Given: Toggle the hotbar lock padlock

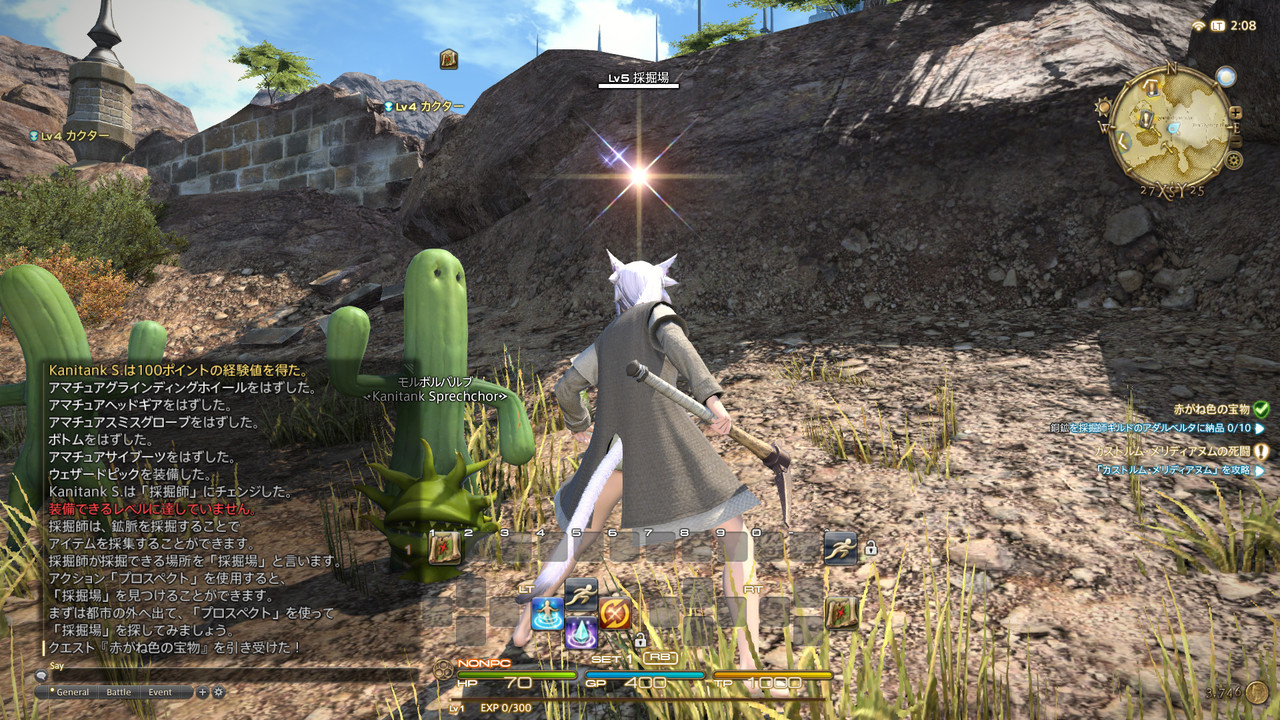Looking at the screenshot, I should pyautogui.click(x=639, y=641).
